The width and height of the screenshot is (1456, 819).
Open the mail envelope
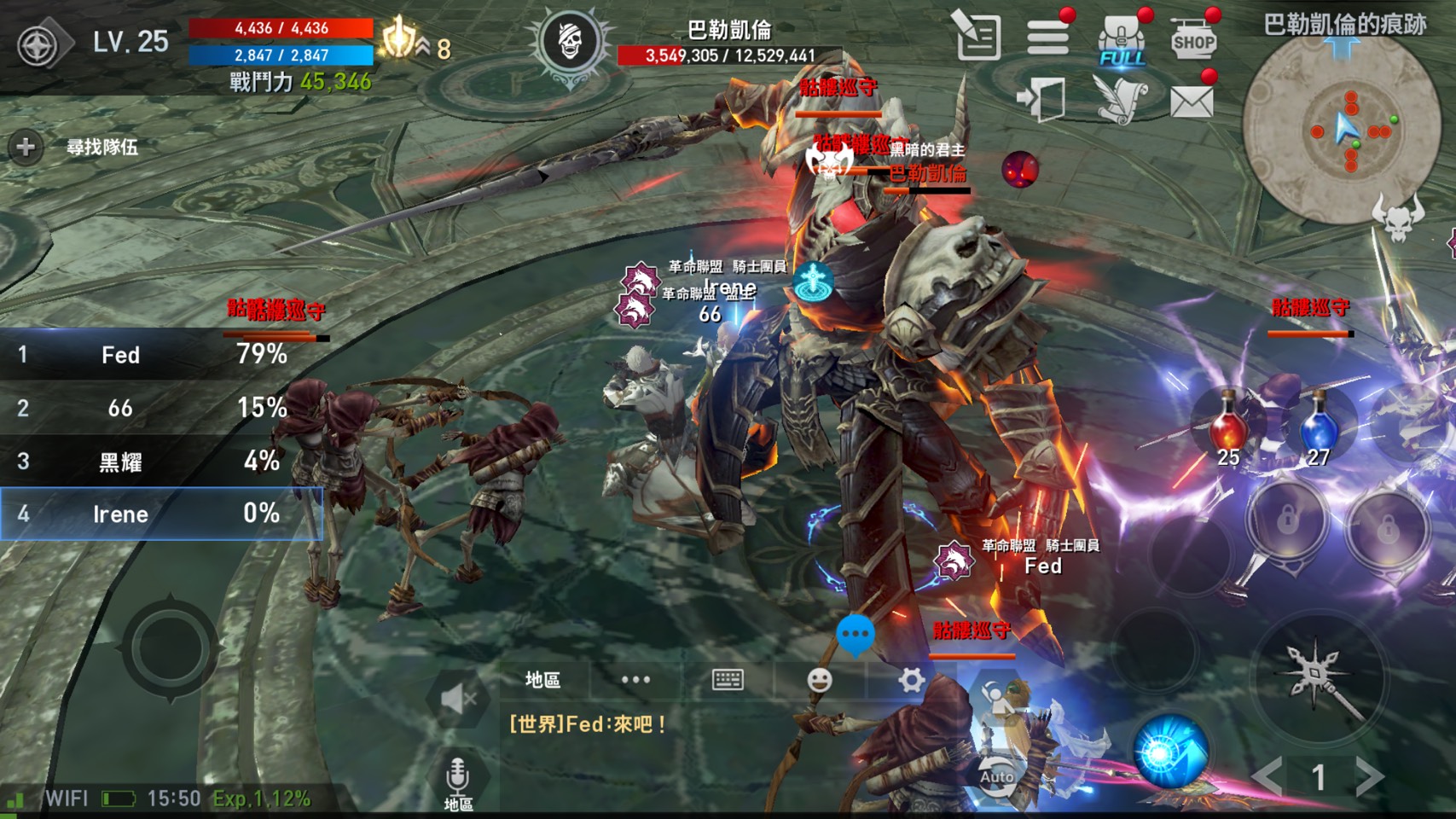[1192, 102]
